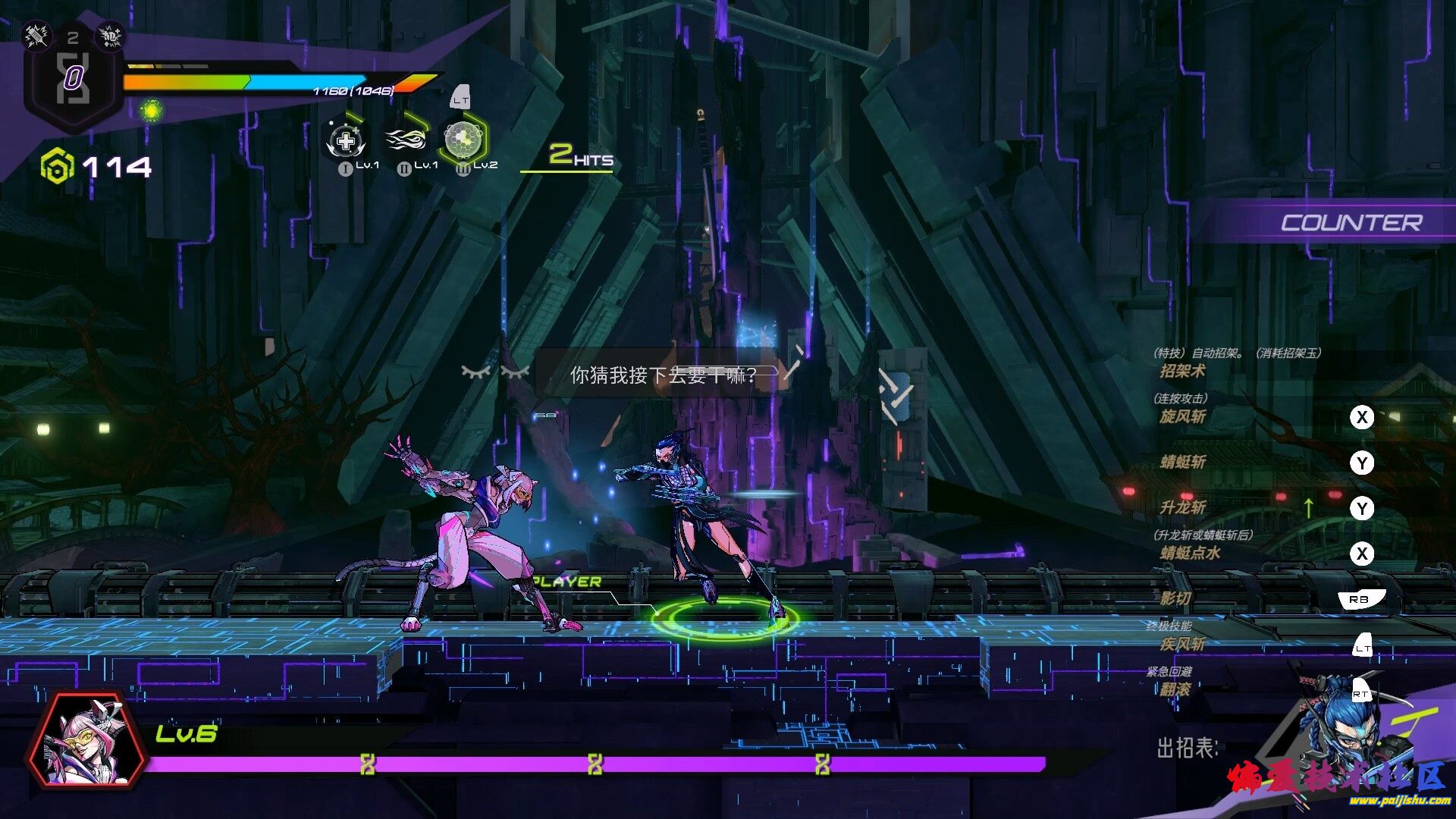Trigger the green honeycomb orb skill
The height and width of the screenshot is (819, 1456).
463,138
